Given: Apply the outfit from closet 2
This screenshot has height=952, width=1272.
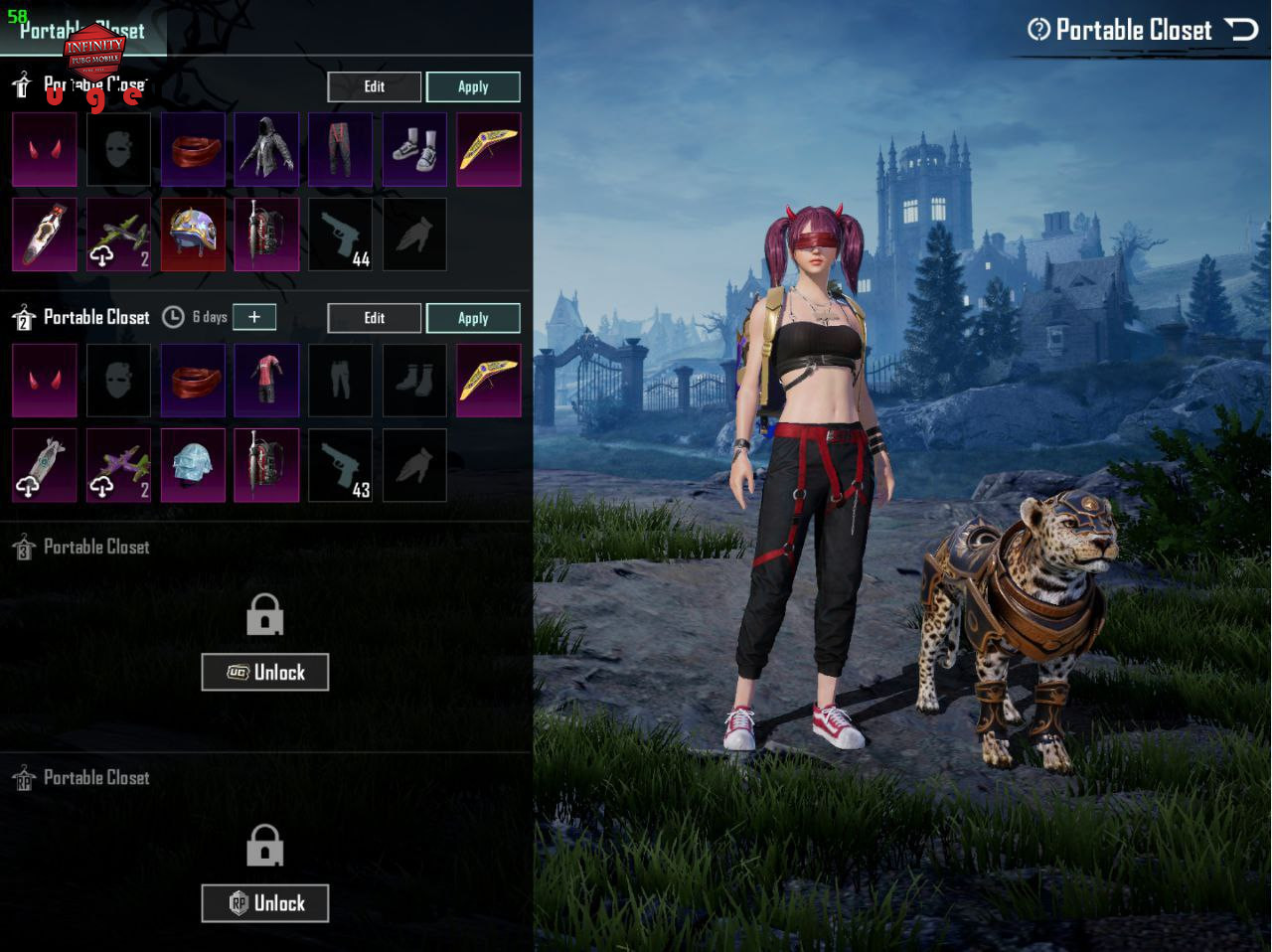Looking at the screenshot, I should click(473, 318).
